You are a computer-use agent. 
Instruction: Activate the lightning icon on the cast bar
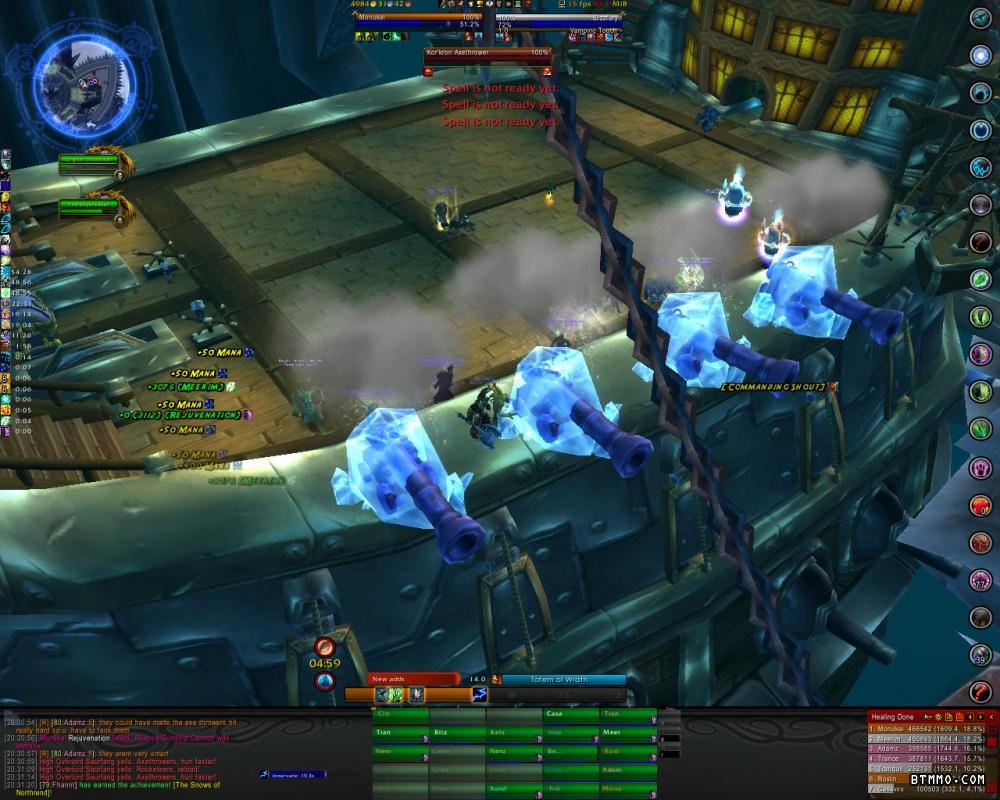tap(480, 694)
